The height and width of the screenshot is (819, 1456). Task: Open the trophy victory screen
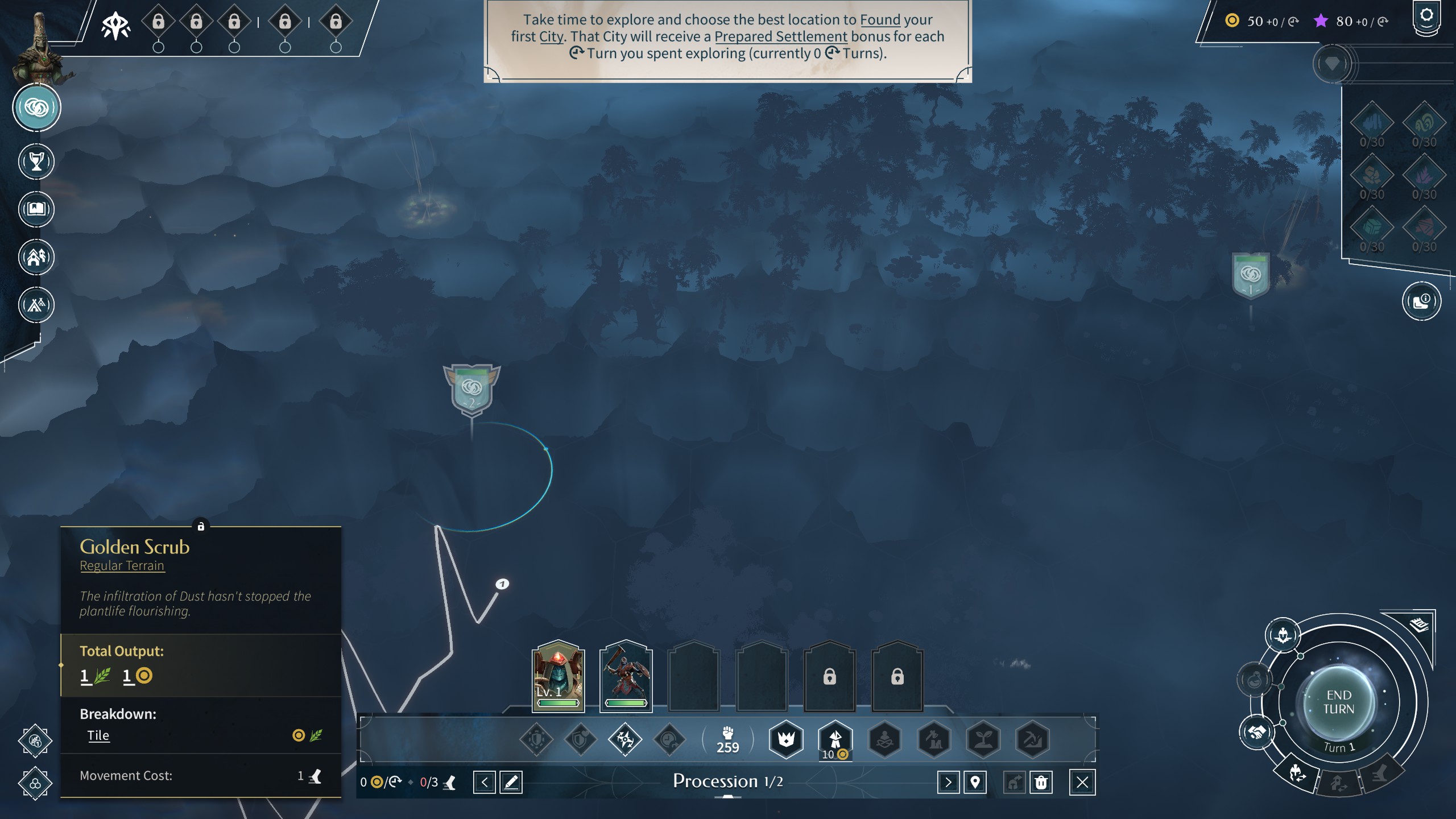(36, 162)
